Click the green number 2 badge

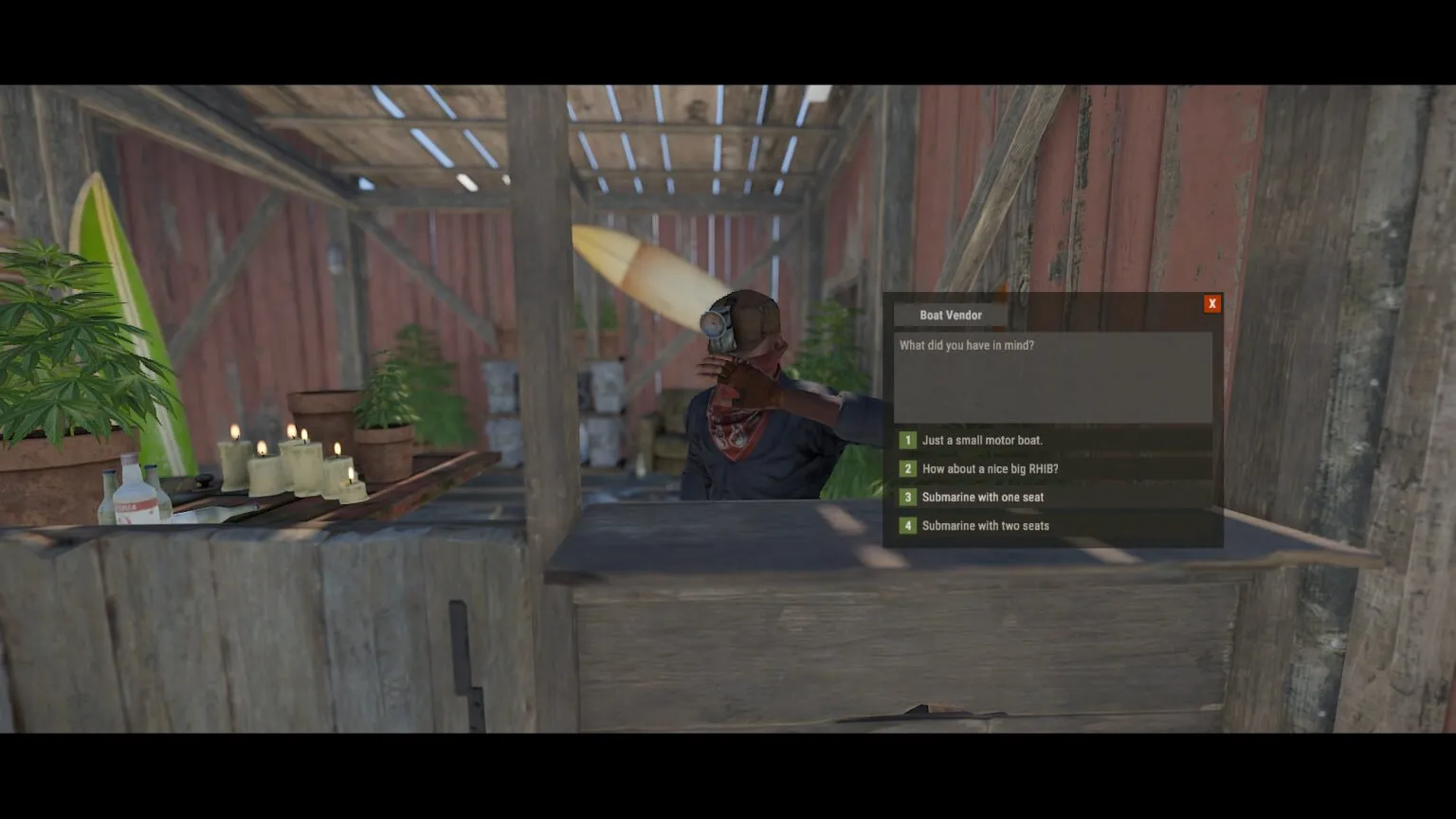pyautogui.click(x=907, y=468)
